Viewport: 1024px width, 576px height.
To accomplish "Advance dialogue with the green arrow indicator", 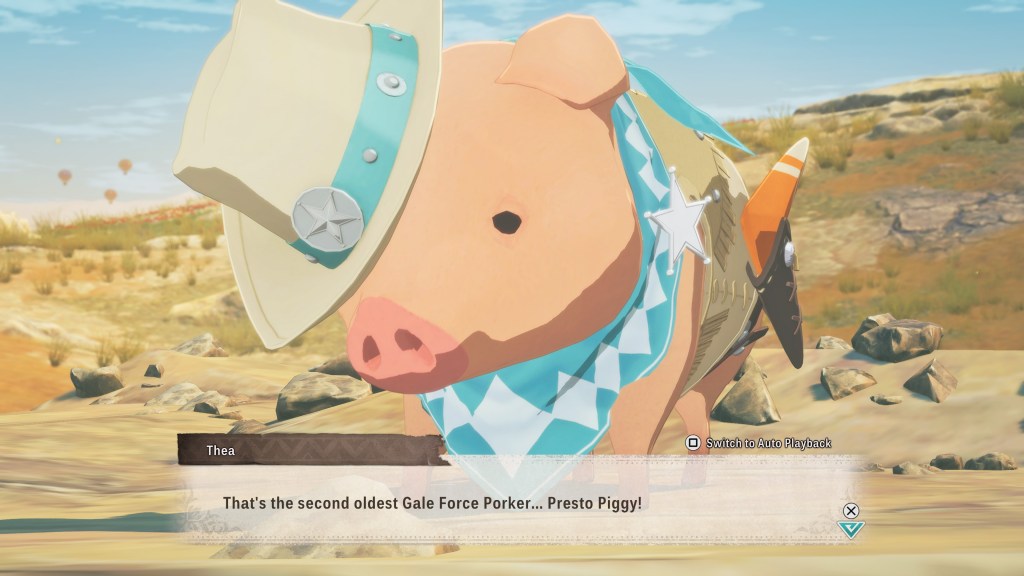I will 851,528.
